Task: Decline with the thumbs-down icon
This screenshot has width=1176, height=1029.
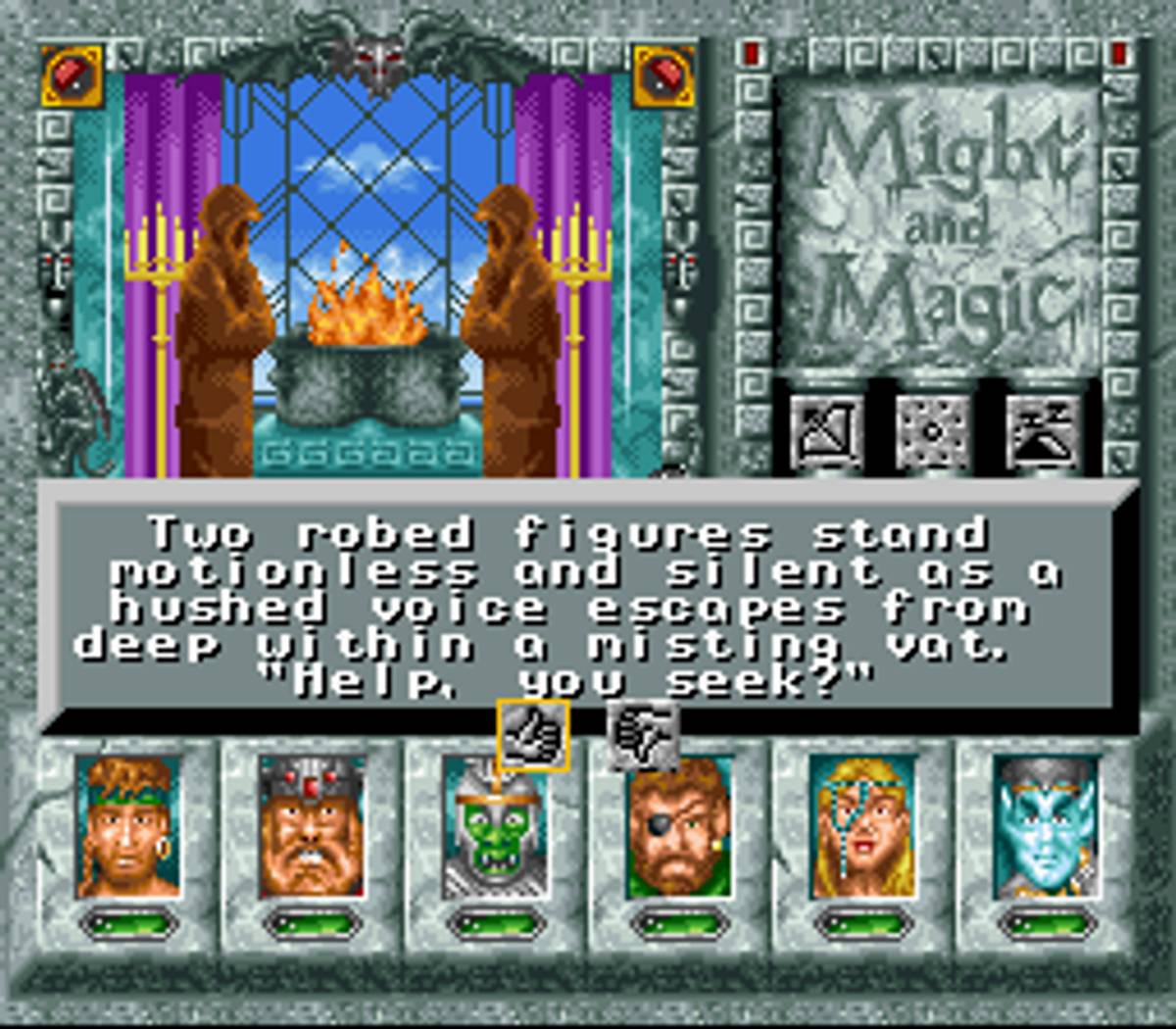Action: (x=642, y=735)
